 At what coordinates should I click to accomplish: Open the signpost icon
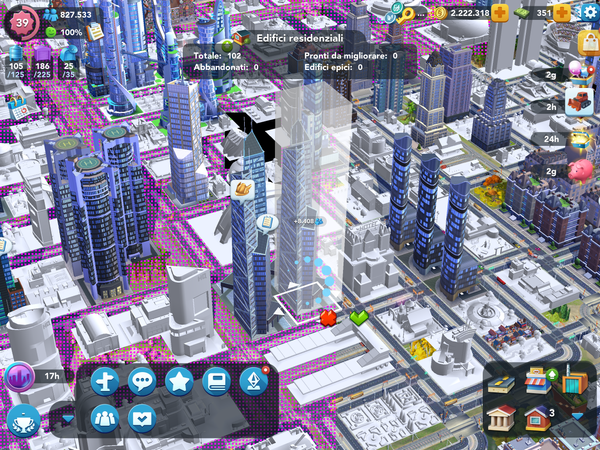[105, 381]
